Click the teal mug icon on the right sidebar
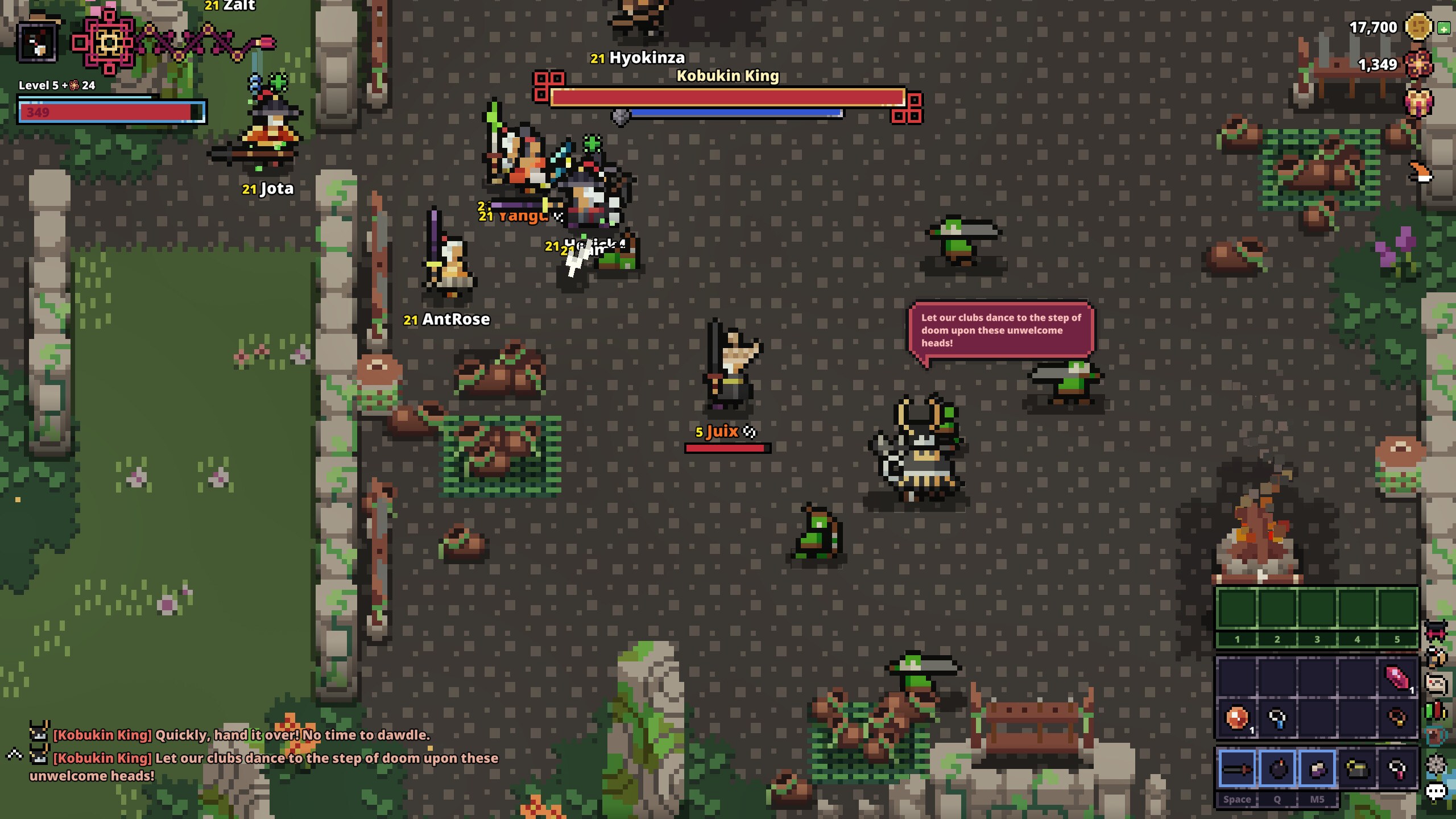 [1434, 736]
